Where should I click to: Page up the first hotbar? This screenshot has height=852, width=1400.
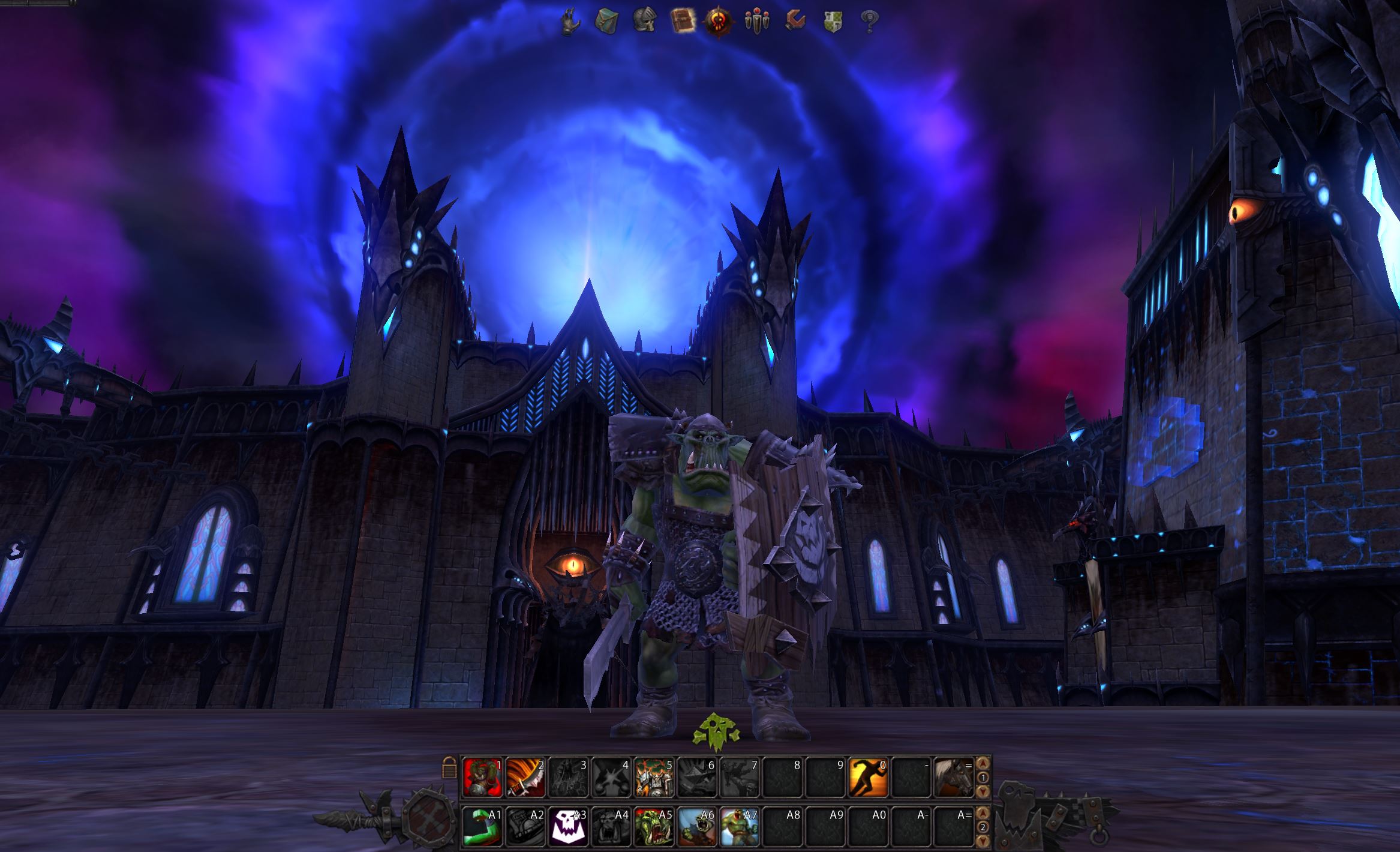983,764
